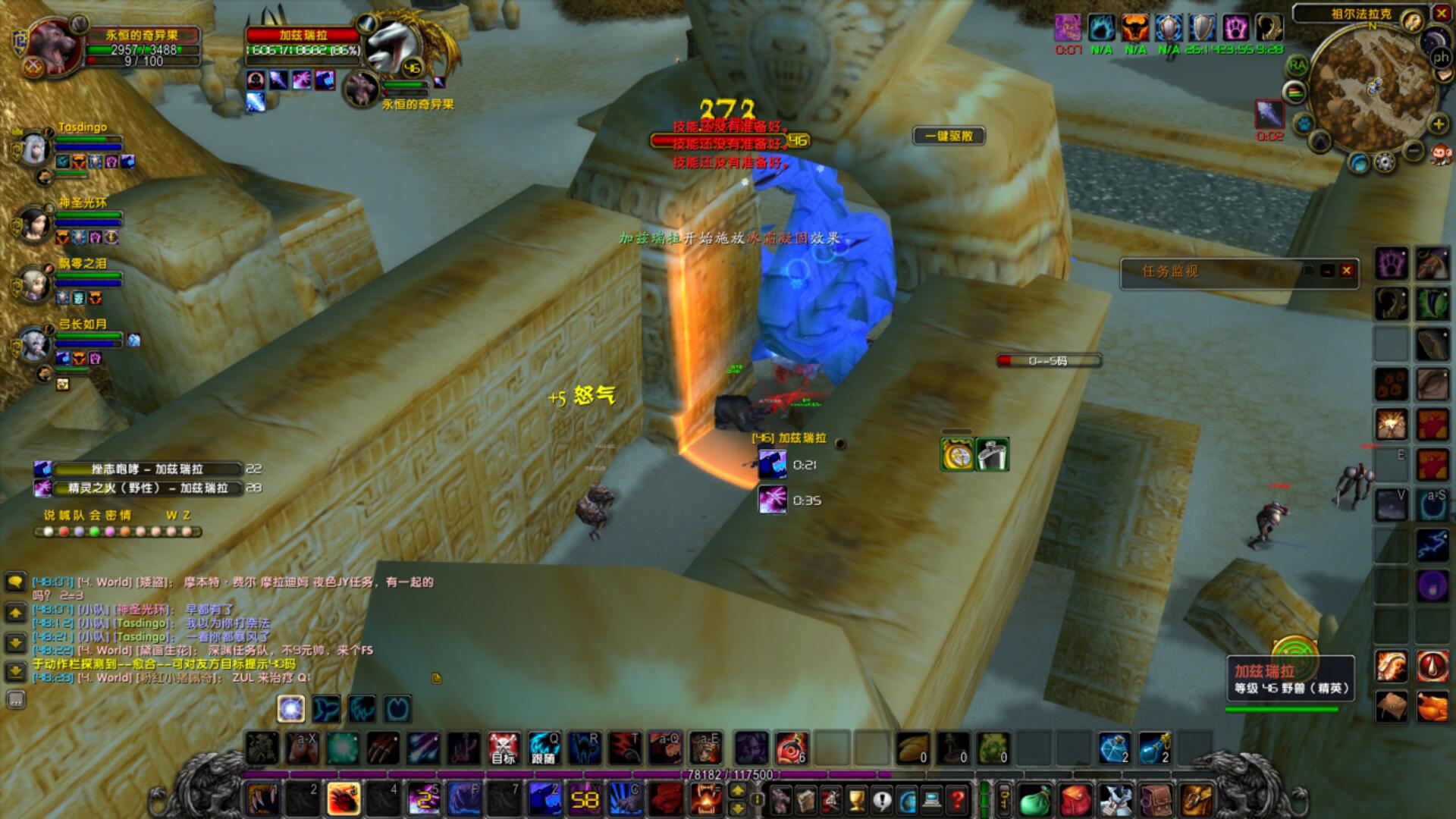Zoom in the minimap with plus button

(1438, 124)
